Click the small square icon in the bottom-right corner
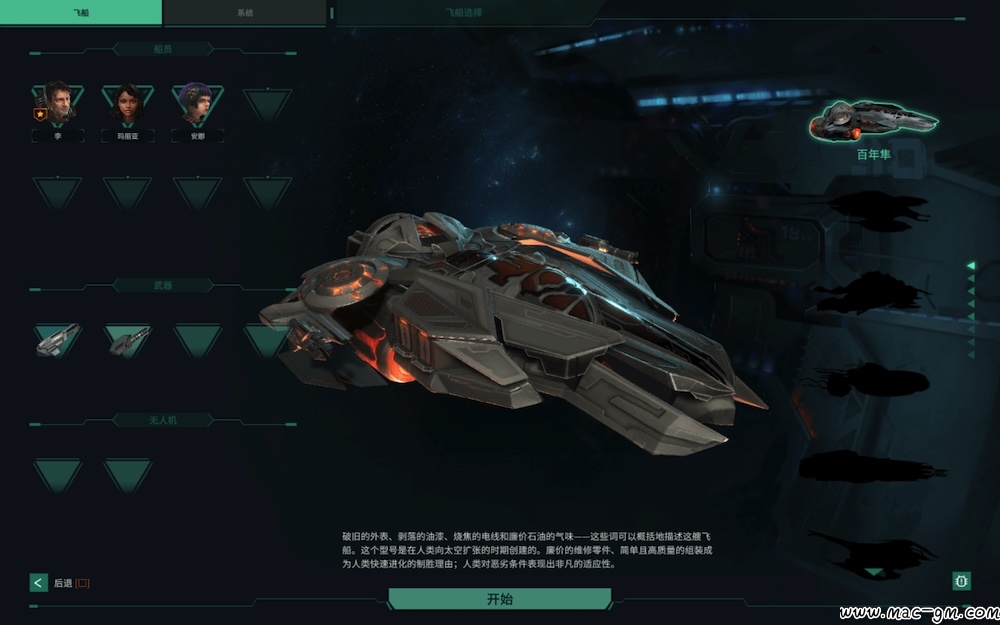 click(x=961, y=580)
